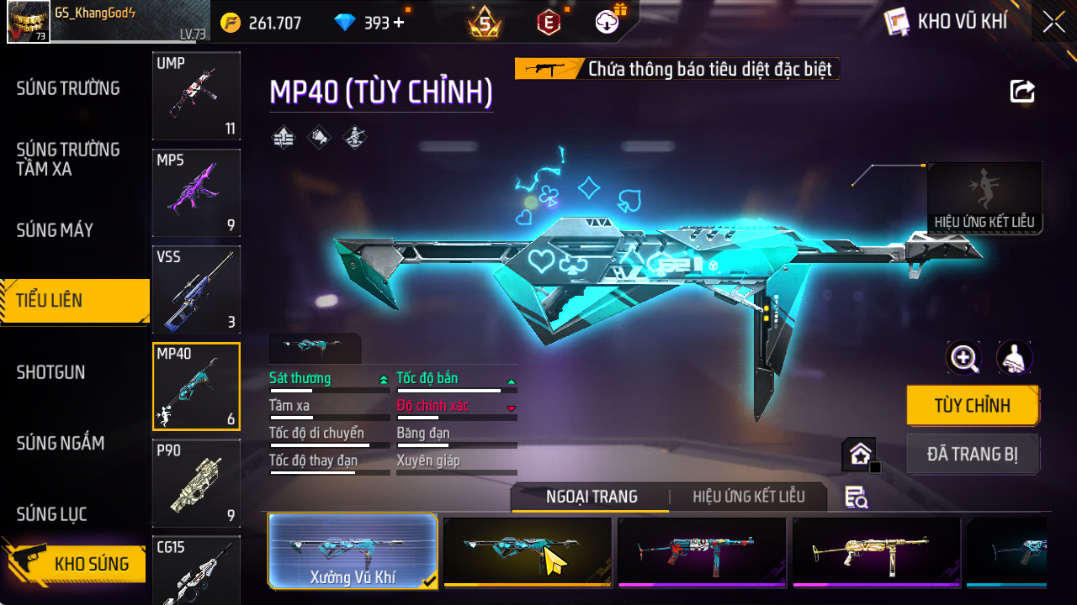Close the weapon armory screen
The image size is (1077, 605).
click(x=1054, y=22)
